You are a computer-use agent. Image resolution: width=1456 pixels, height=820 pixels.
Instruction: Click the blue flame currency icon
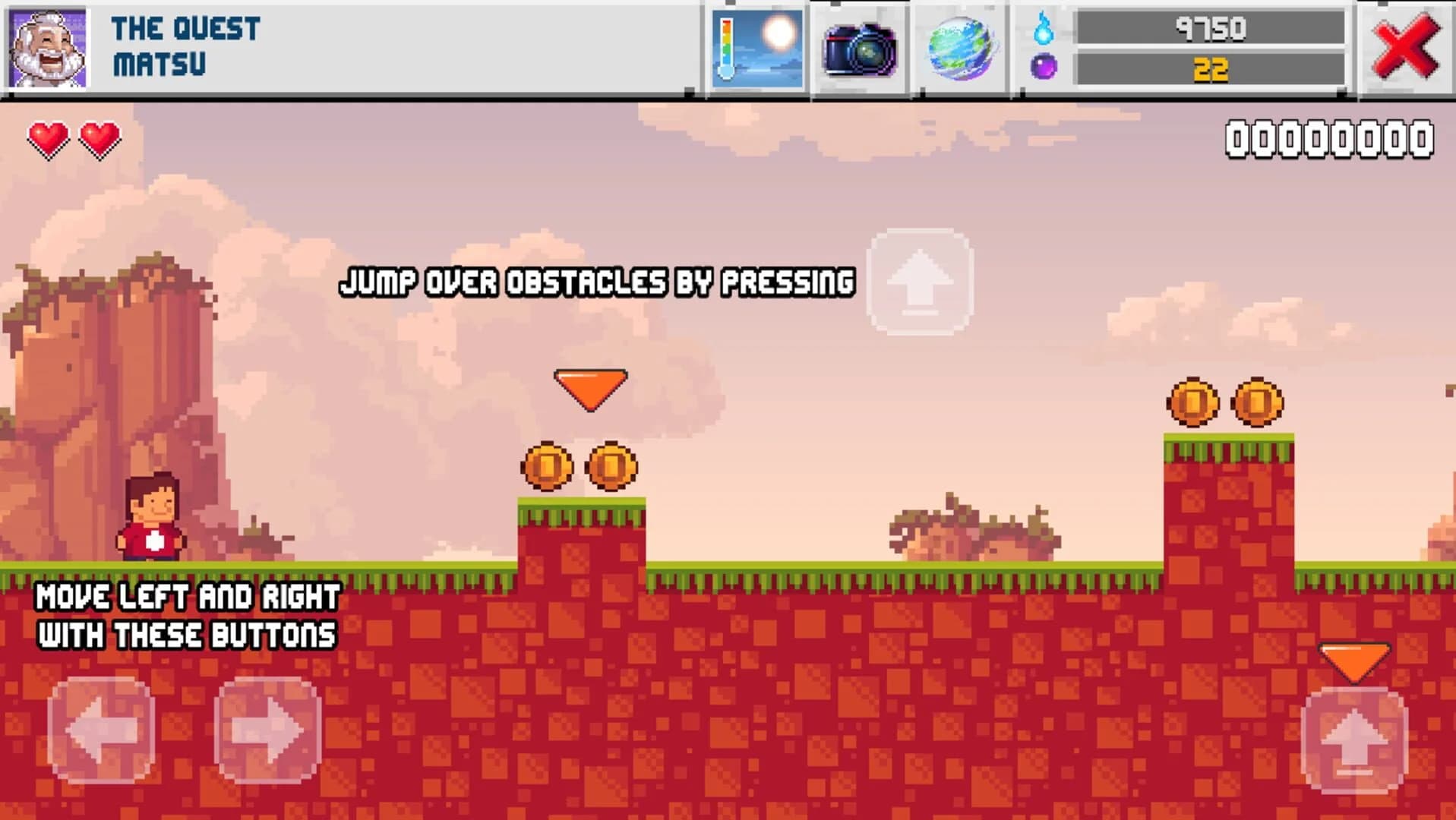(x=1044, y=30)
